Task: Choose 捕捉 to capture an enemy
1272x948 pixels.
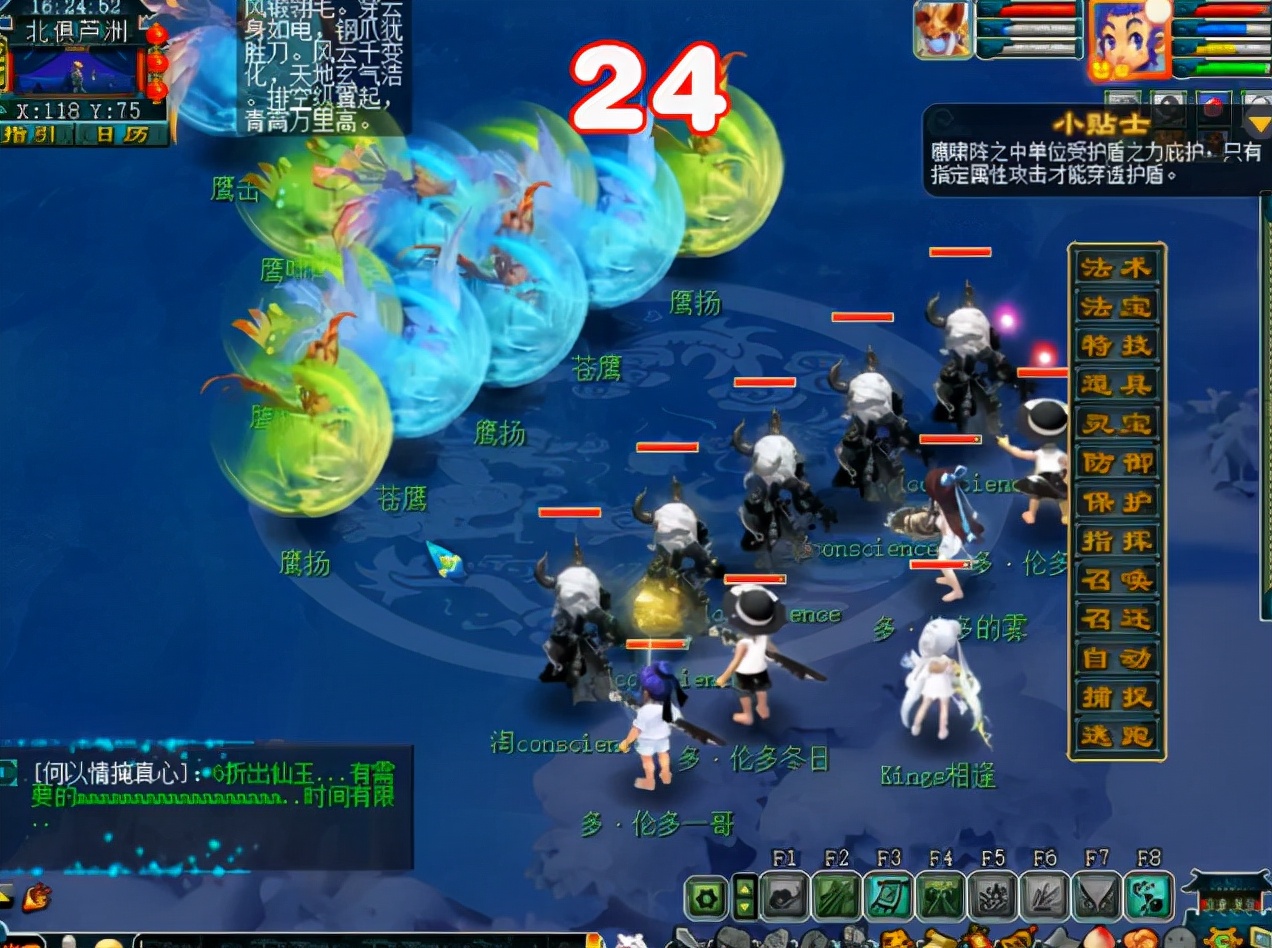Action: (1116, 697)
